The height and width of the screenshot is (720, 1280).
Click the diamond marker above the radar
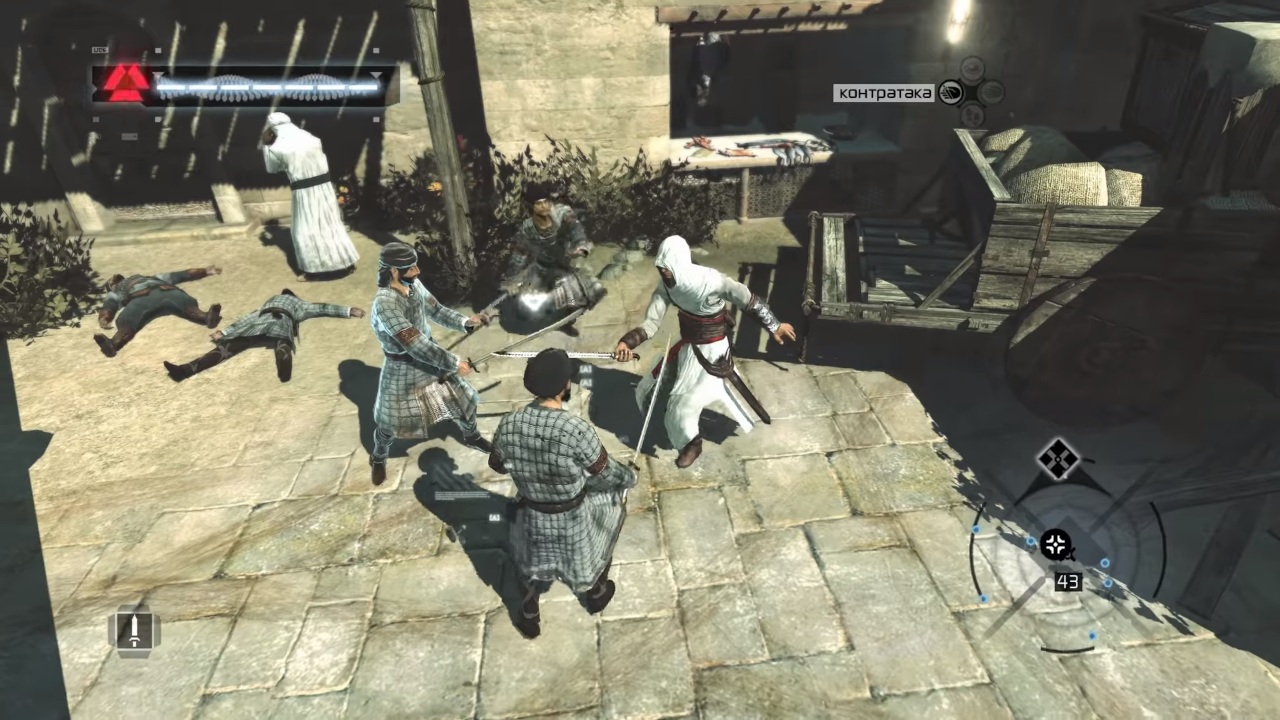point(1057,459)
